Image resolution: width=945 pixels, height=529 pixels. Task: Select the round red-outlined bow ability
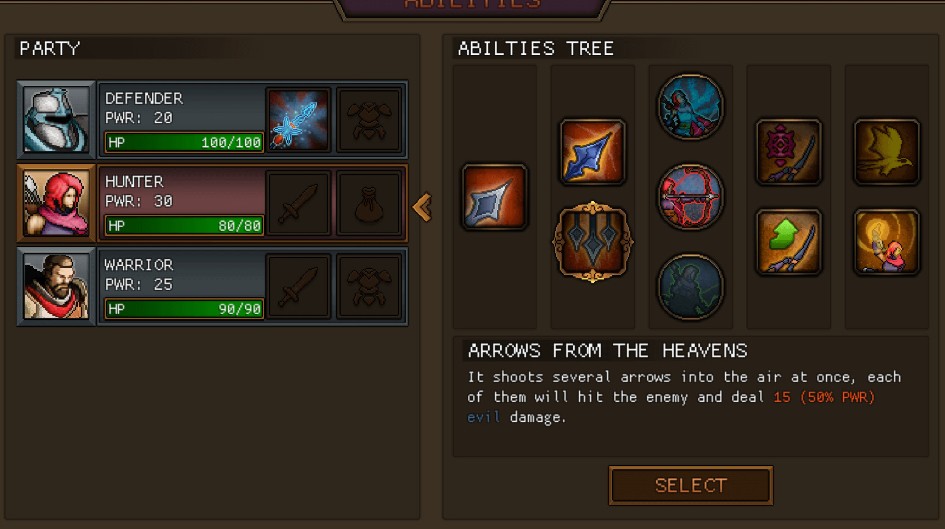pos(690,197)
